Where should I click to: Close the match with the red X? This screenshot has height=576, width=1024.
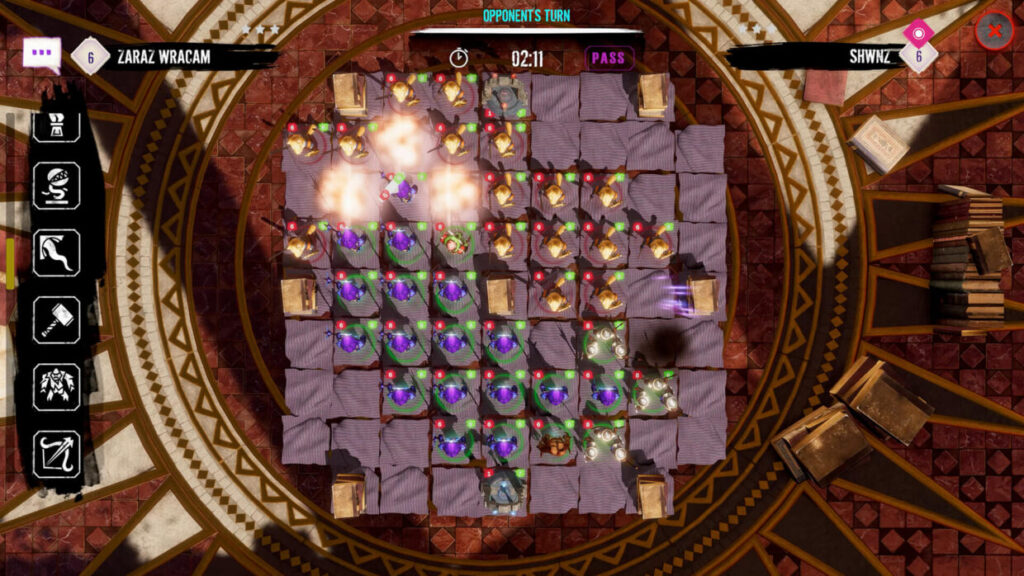pos(994,31)
